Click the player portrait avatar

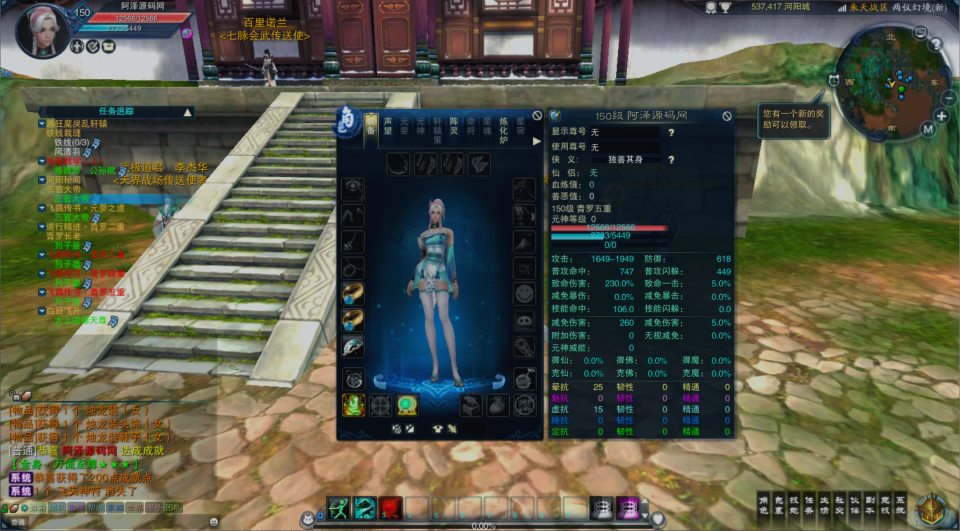click(41, 28)
